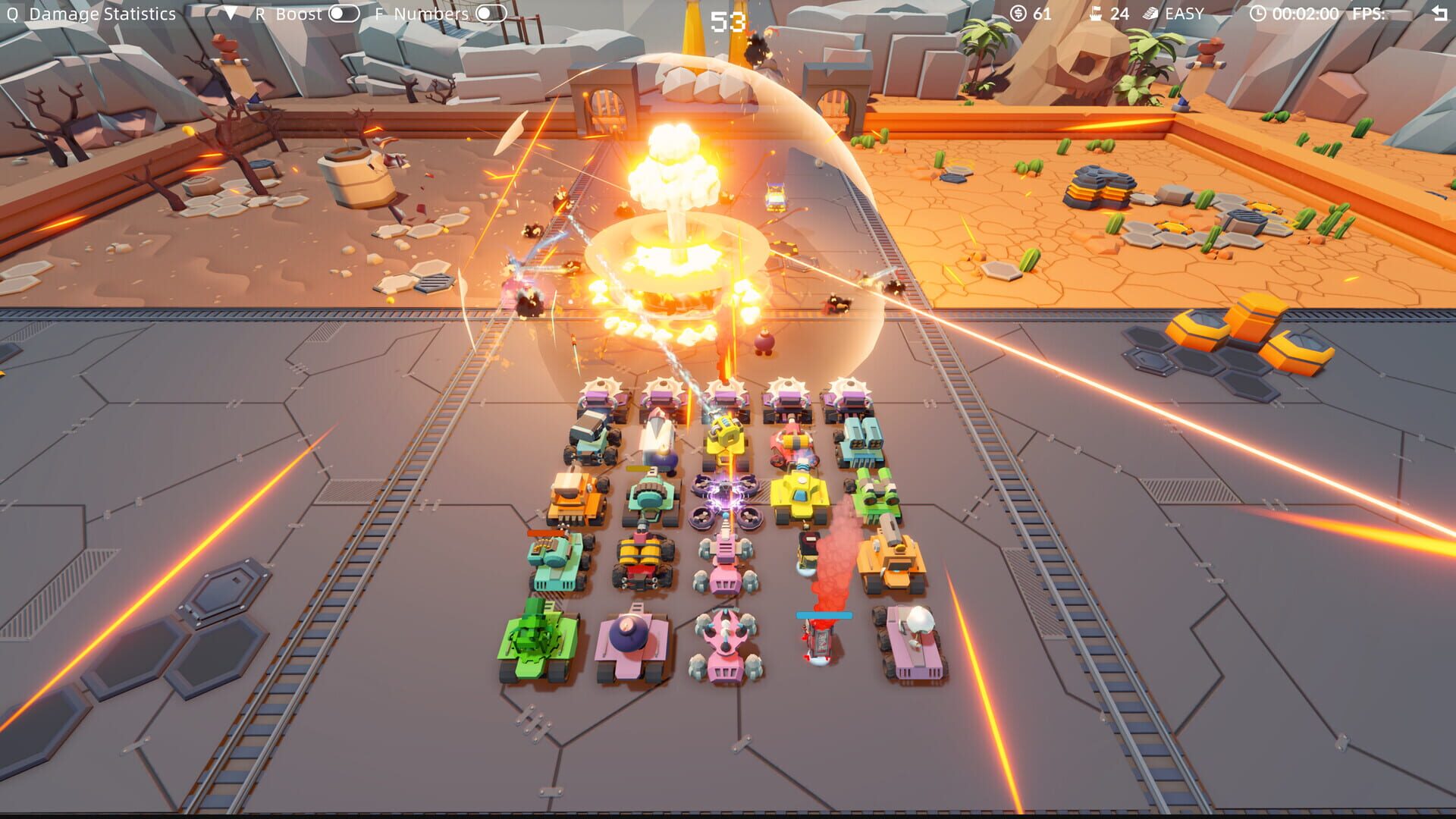Enable the Numbers toggle
The width and height of the screenshot is (1456, 819).
(x=491, y=13)
